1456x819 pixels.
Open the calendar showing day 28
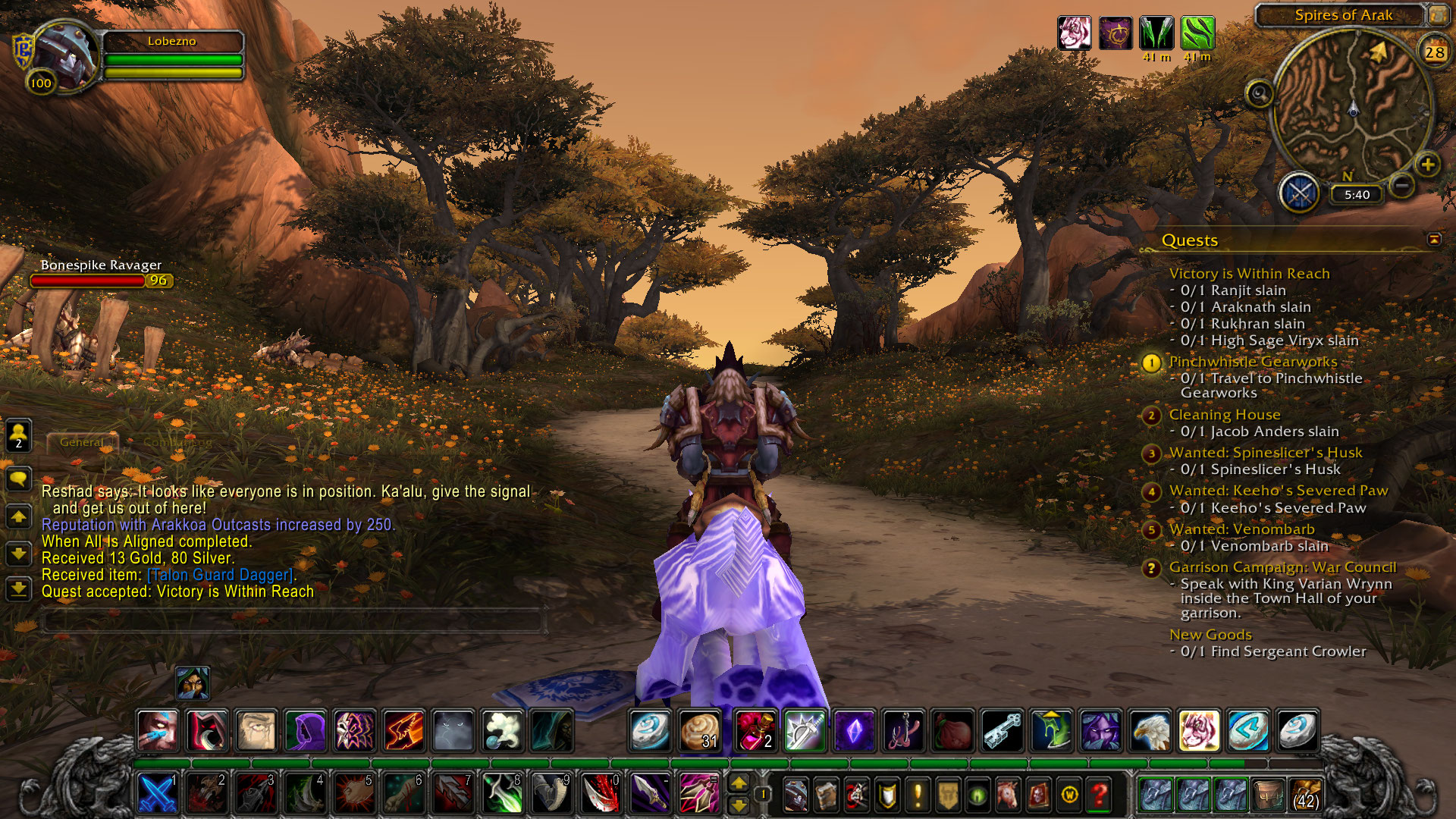(1433, 52)
